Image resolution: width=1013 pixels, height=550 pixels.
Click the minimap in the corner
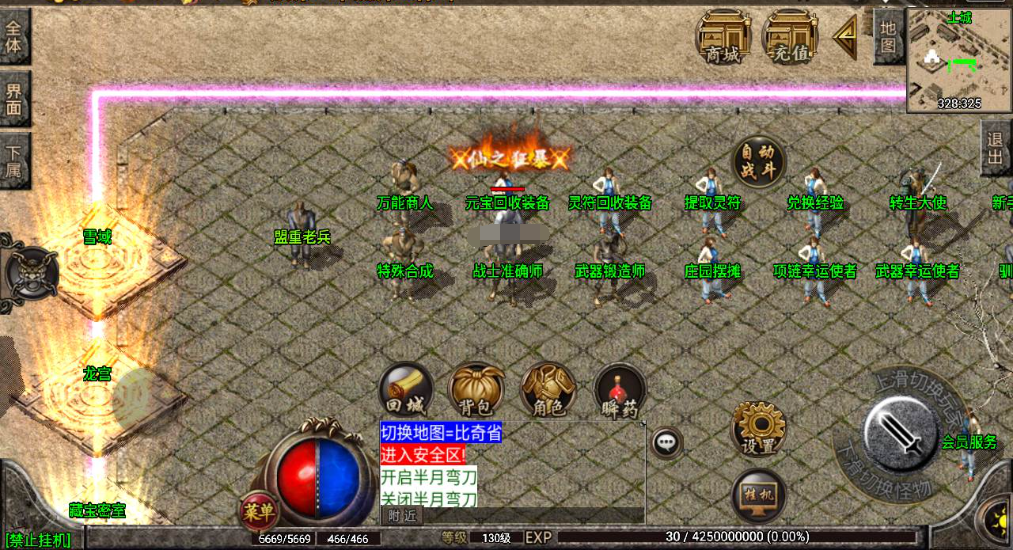pos(958,58)
